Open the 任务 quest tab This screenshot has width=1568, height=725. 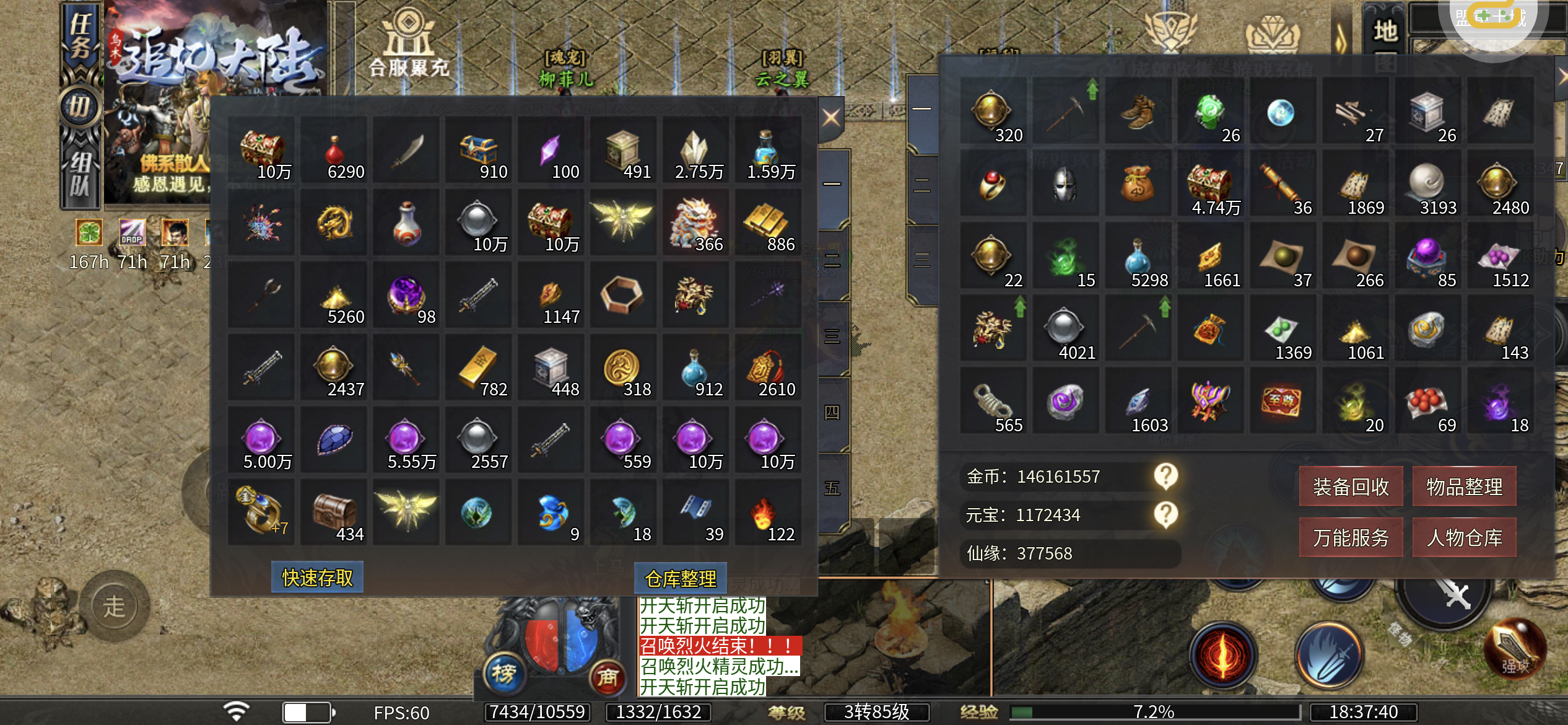[81, 36]
